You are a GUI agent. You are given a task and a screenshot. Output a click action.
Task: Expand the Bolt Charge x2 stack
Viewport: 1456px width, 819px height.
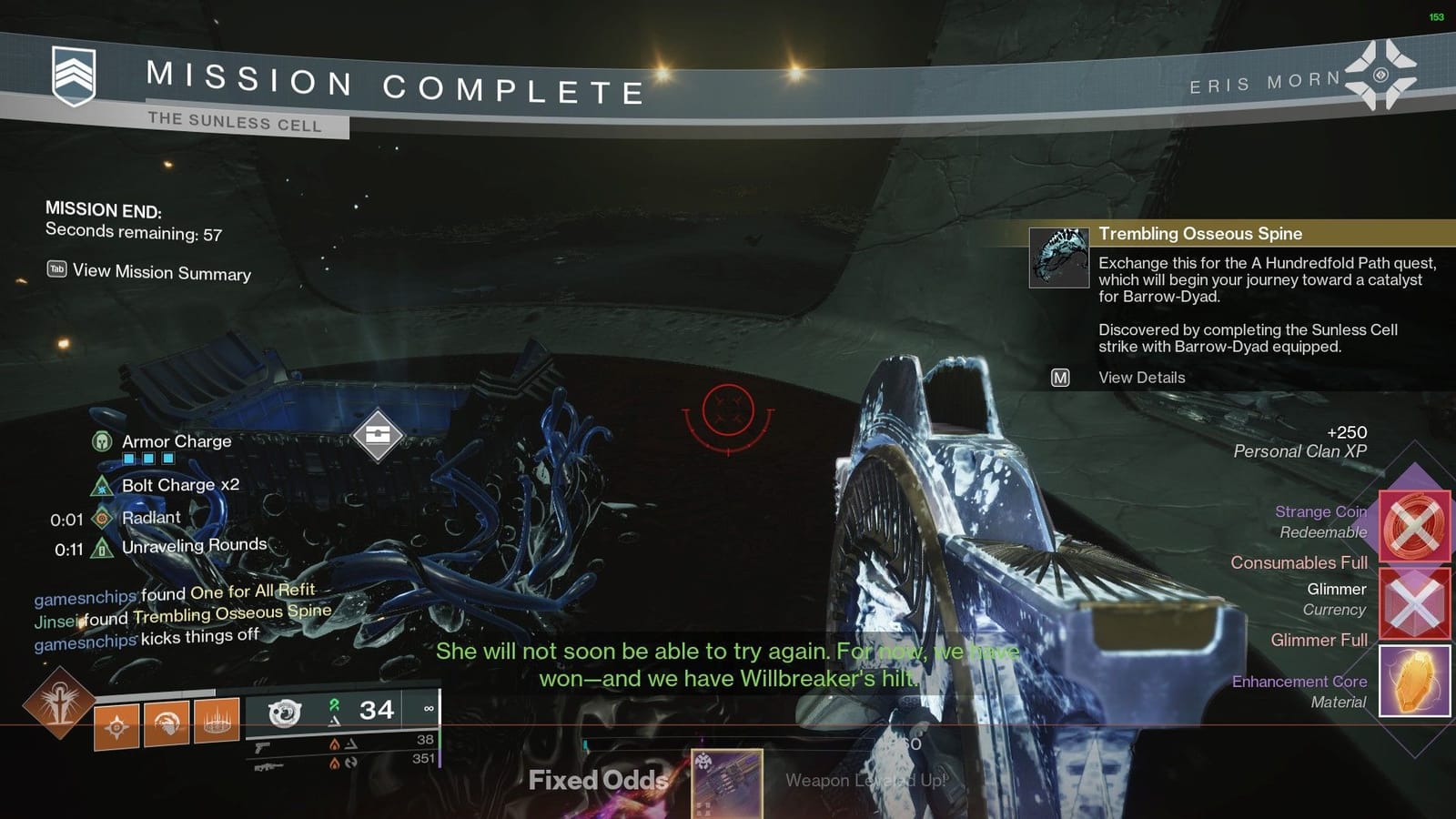100,485
